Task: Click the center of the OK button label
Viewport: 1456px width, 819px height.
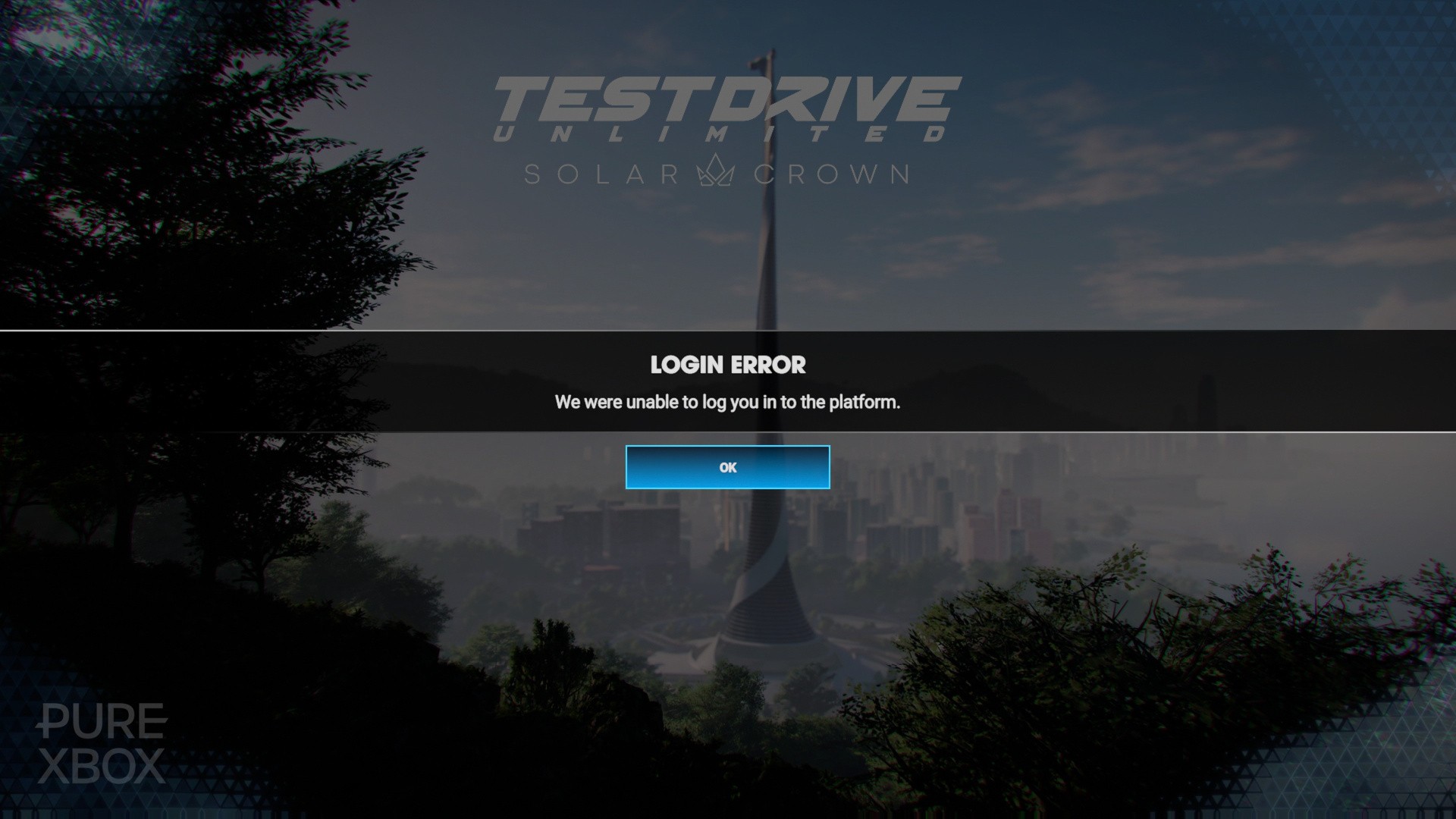Action: 726,467
